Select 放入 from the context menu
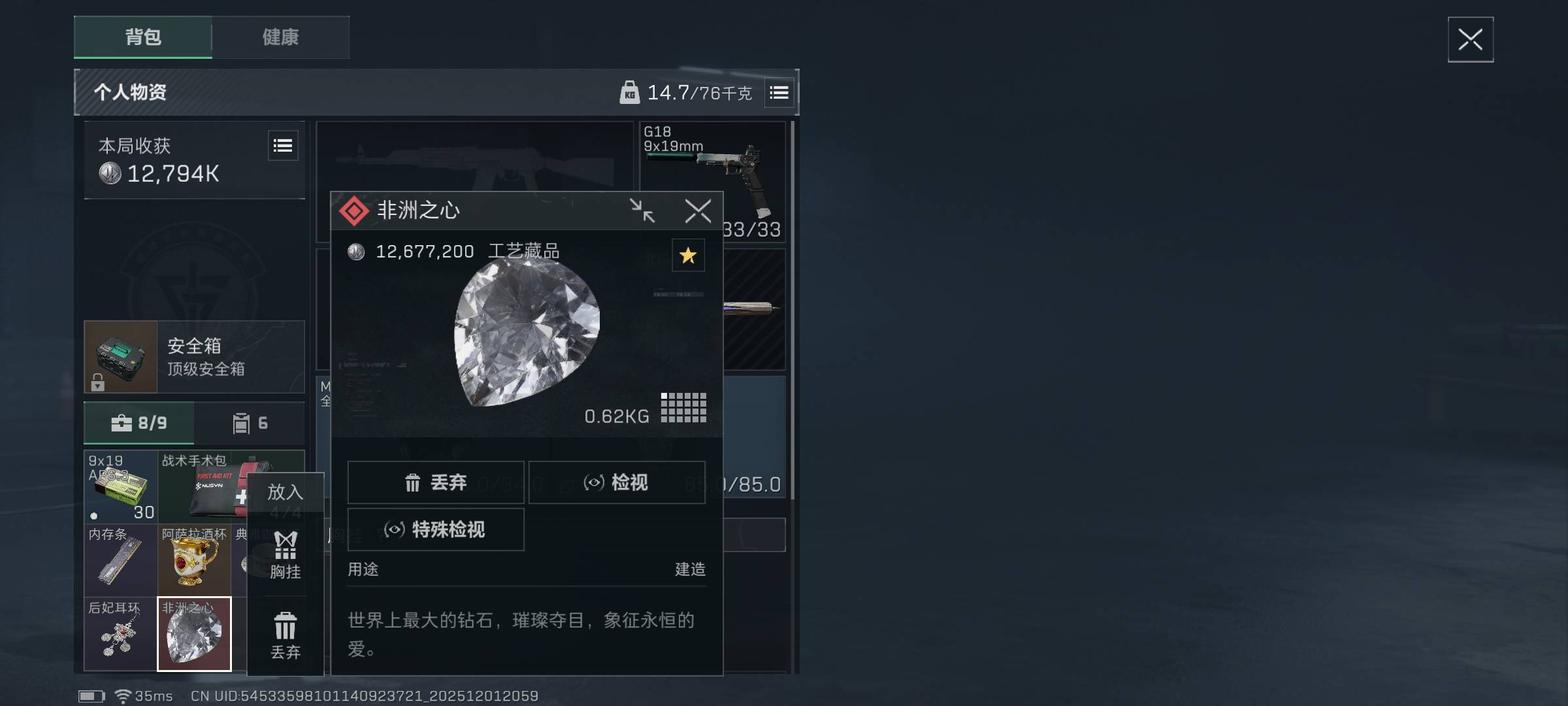 click(286, 492)
